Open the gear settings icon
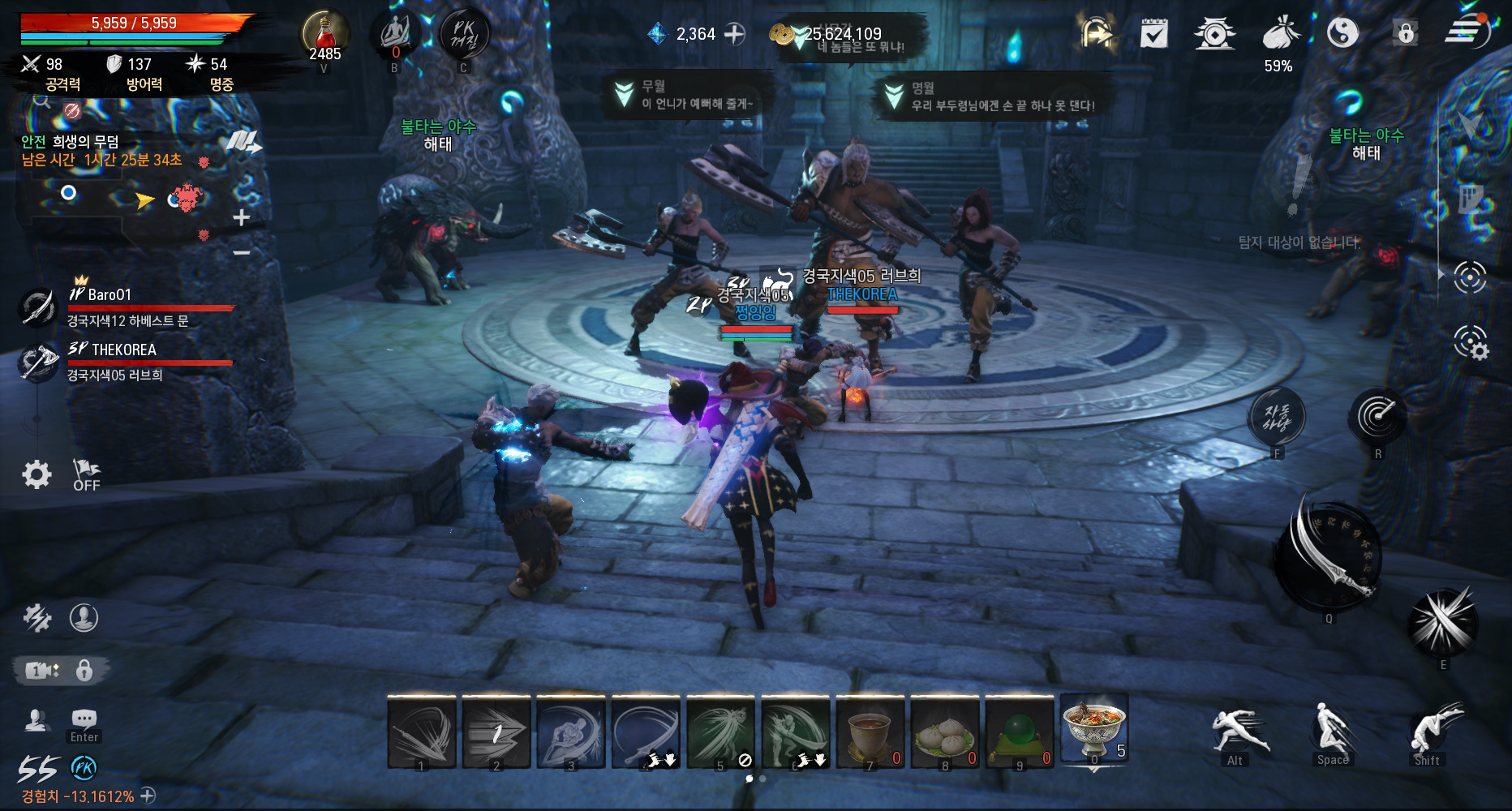This screenshot has height=811, width=1512. pyautogui.click(x=37, y=474)
